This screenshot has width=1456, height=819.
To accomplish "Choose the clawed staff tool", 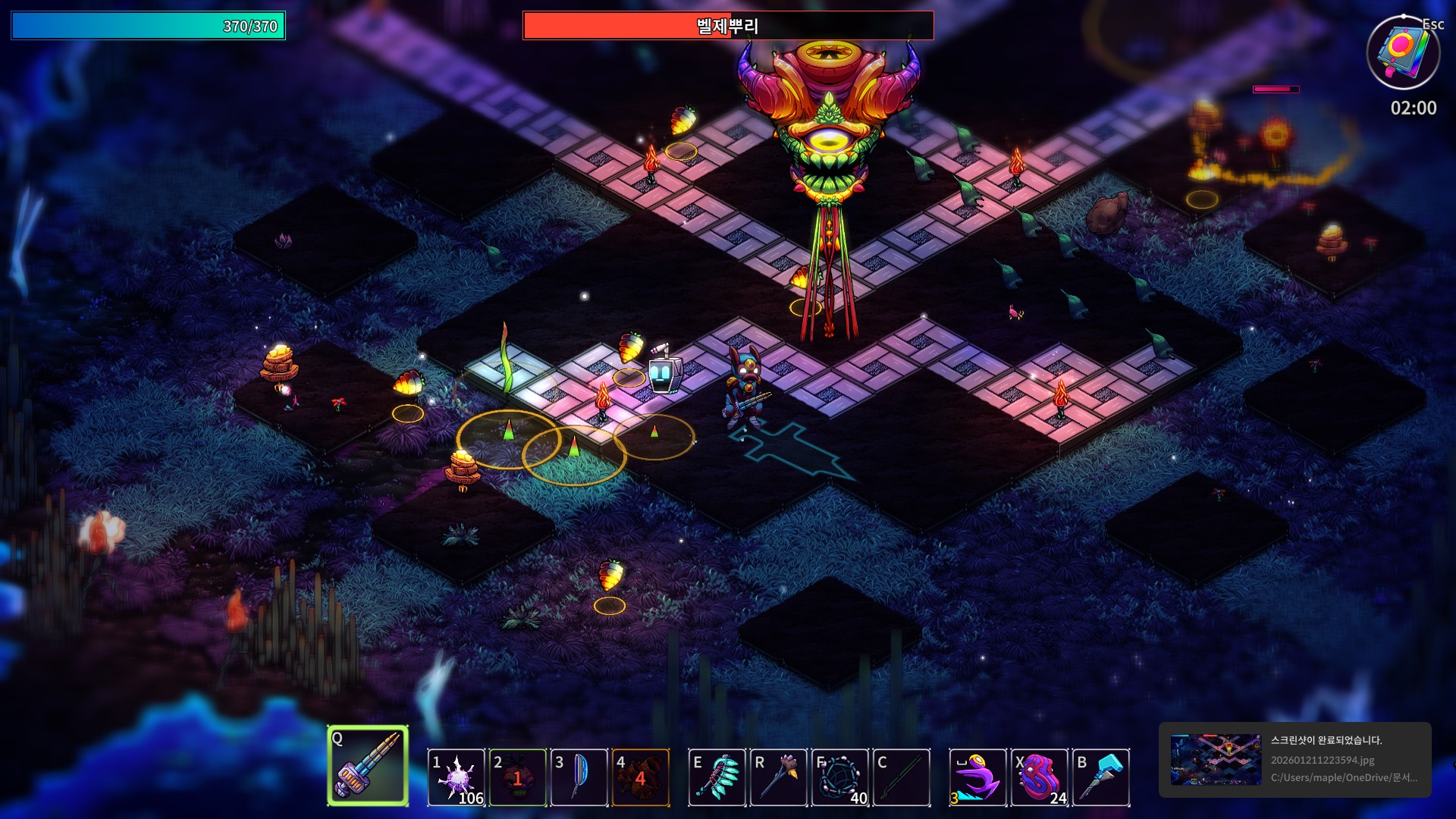I will click(x=779, y=777).
